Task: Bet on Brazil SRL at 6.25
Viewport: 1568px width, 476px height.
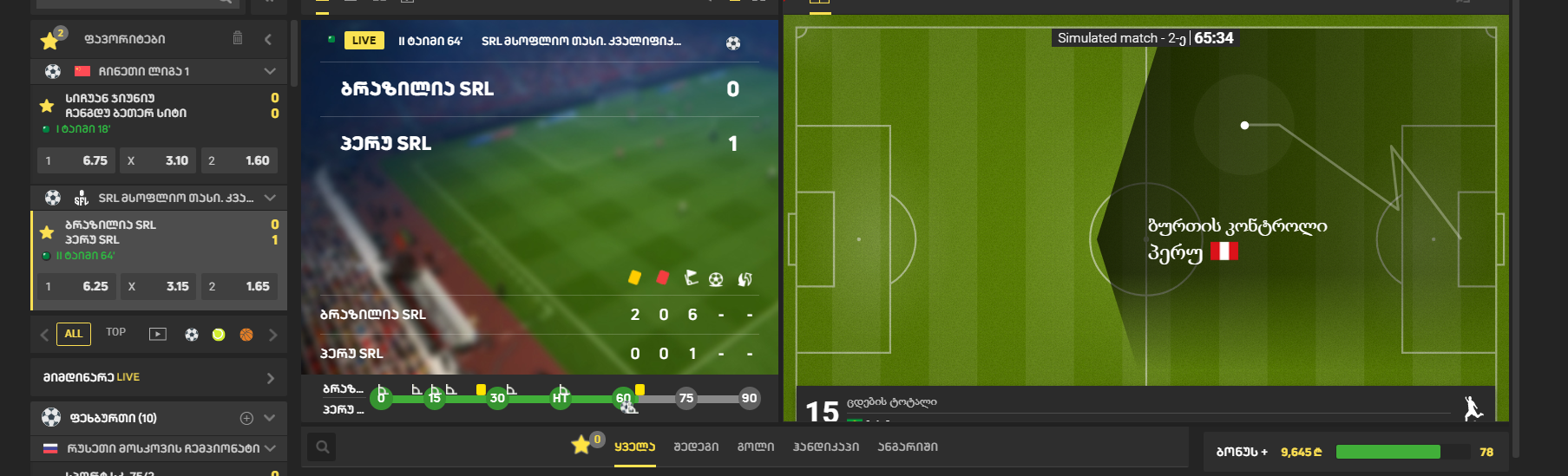Action: (76, 286)
